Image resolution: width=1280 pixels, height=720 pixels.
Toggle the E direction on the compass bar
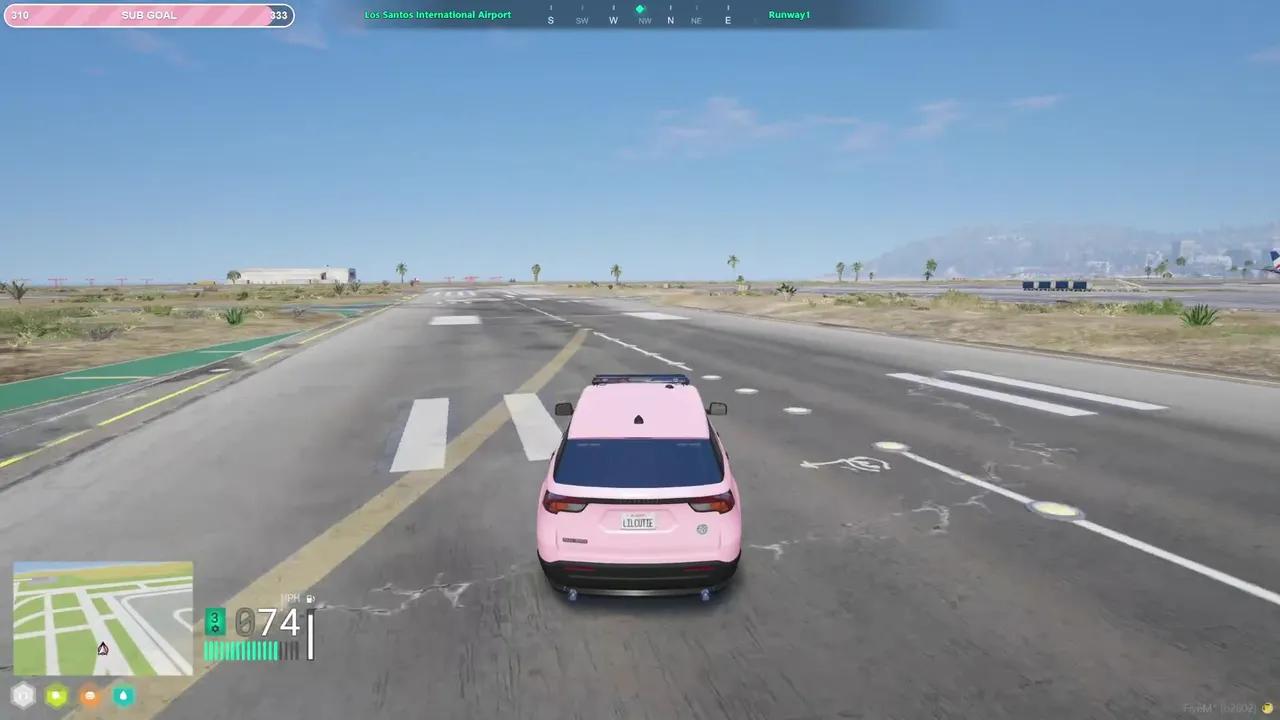727,20
